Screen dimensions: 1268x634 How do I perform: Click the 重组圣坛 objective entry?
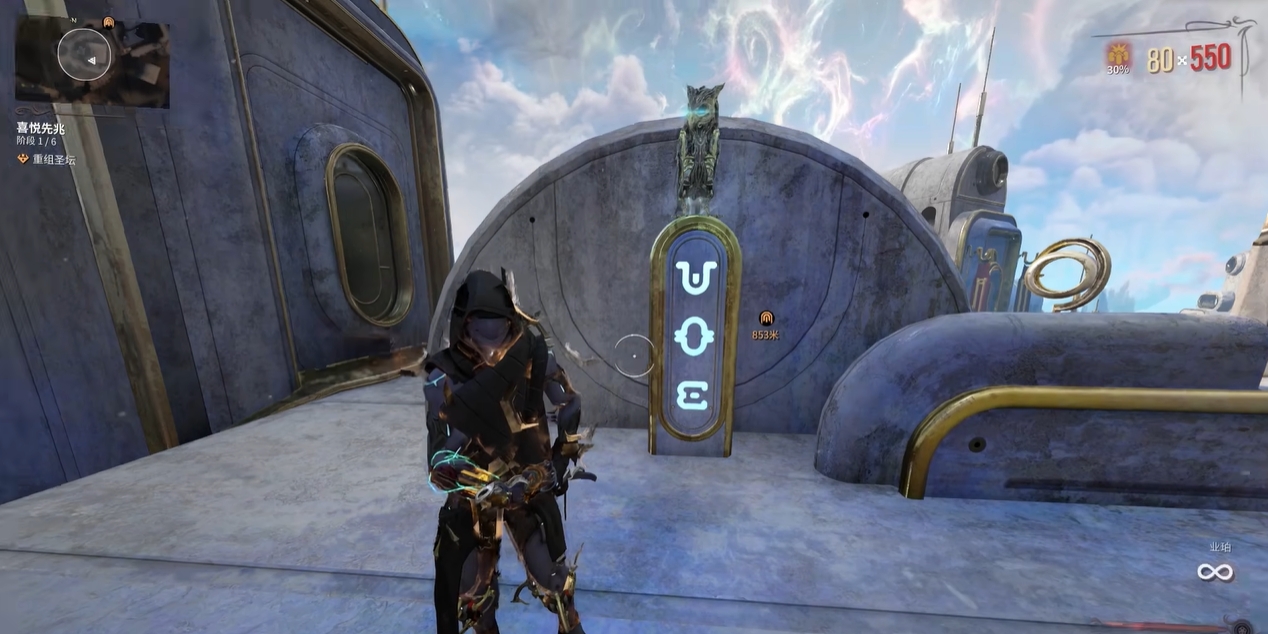click(53, 159)
